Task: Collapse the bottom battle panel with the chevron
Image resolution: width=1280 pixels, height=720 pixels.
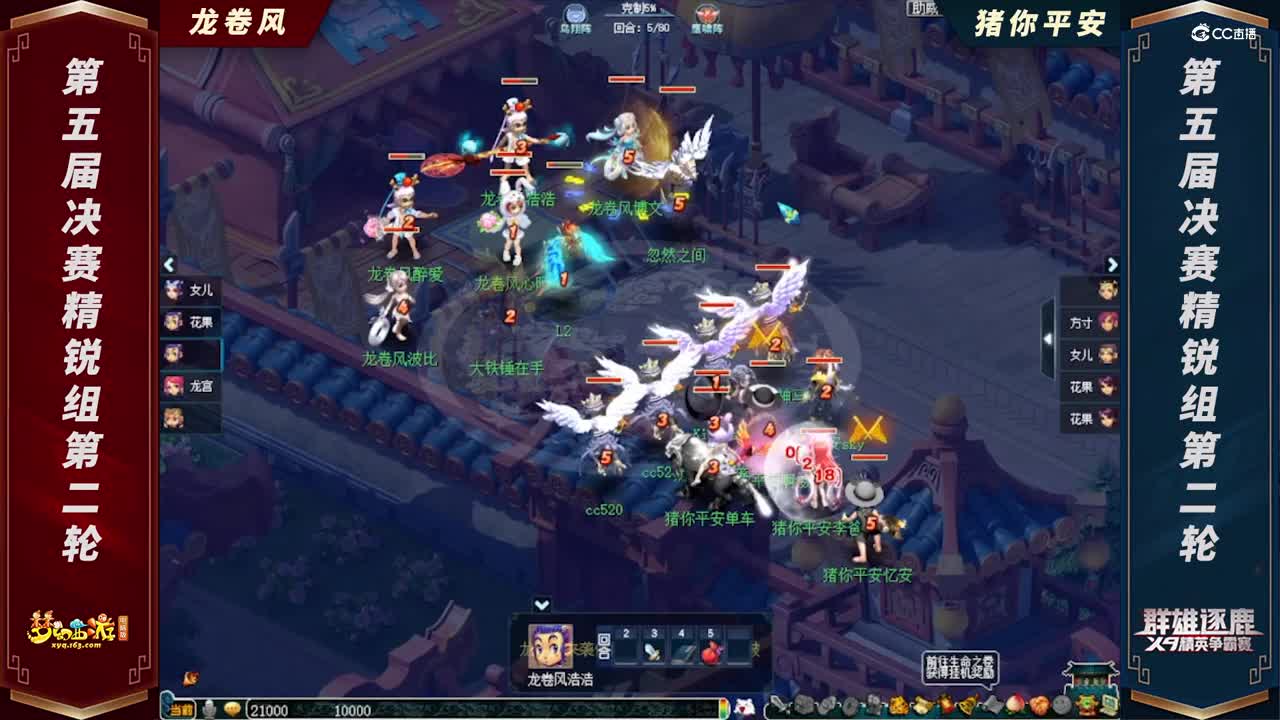Action: [x=543, y=603]
